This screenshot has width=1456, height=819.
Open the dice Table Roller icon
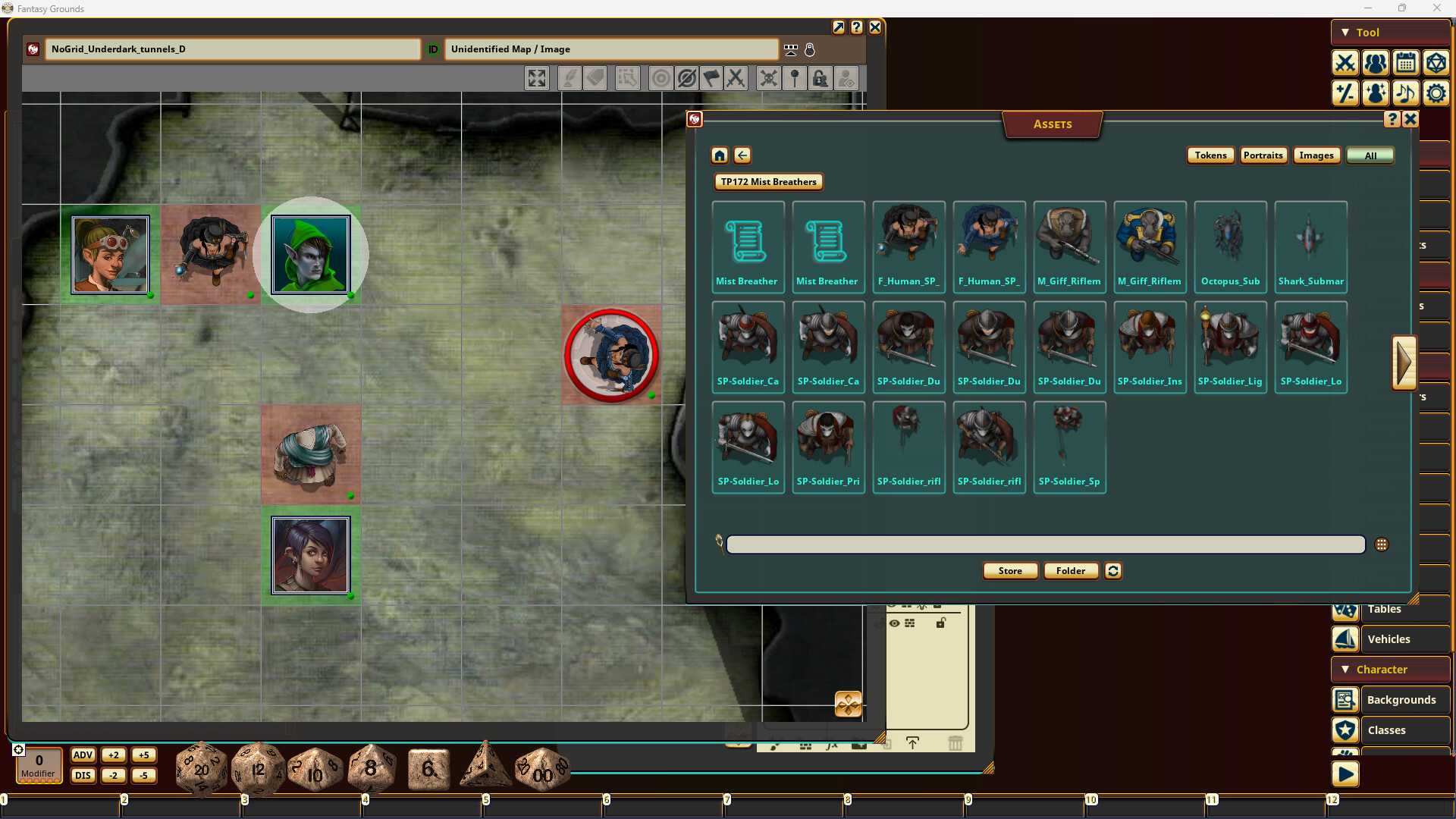[1436, 64]
